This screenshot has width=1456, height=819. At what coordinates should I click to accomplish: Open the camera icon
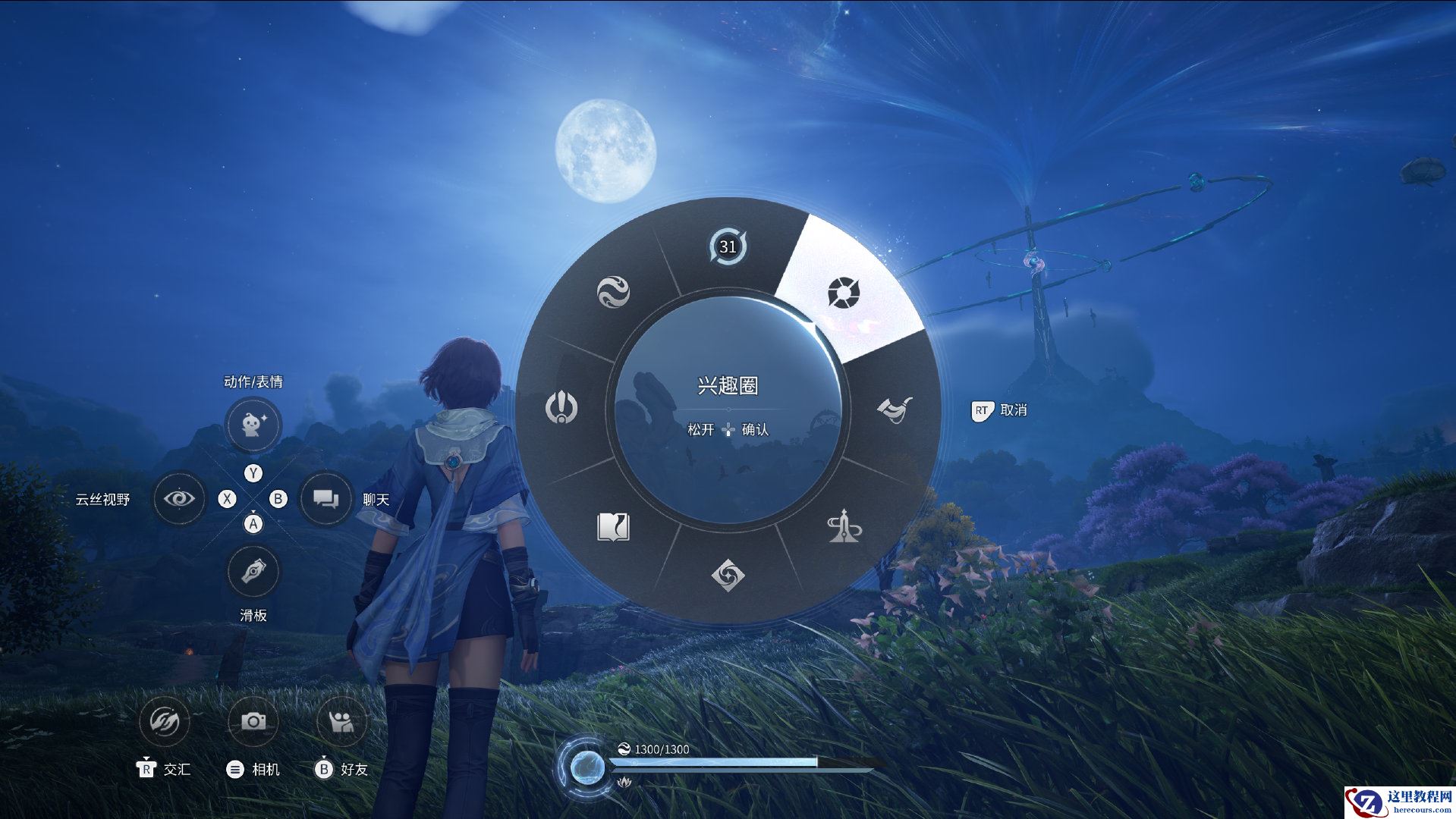[x=253, y=721]
